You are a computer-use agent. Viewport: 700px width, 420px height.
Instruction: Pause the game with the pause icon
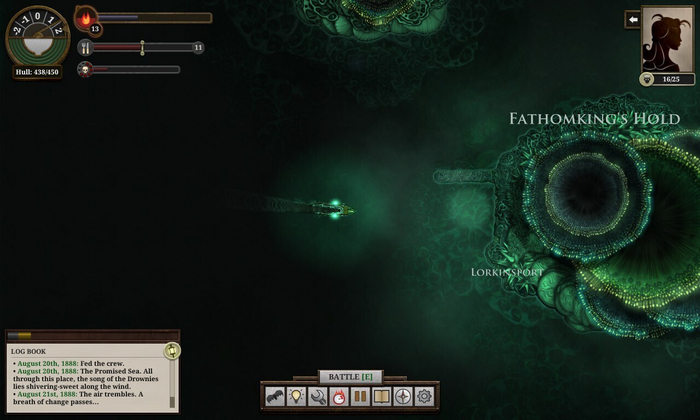point(360,397)
